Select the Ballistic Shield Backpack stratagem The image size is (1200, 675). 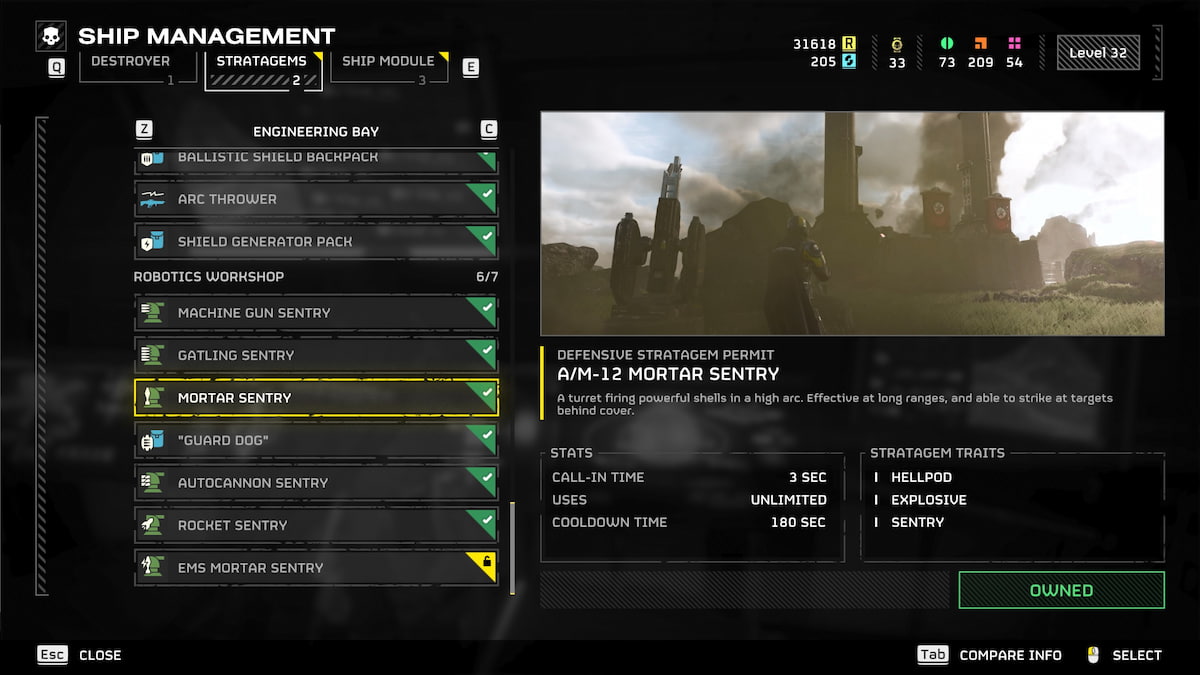(315, 160)
